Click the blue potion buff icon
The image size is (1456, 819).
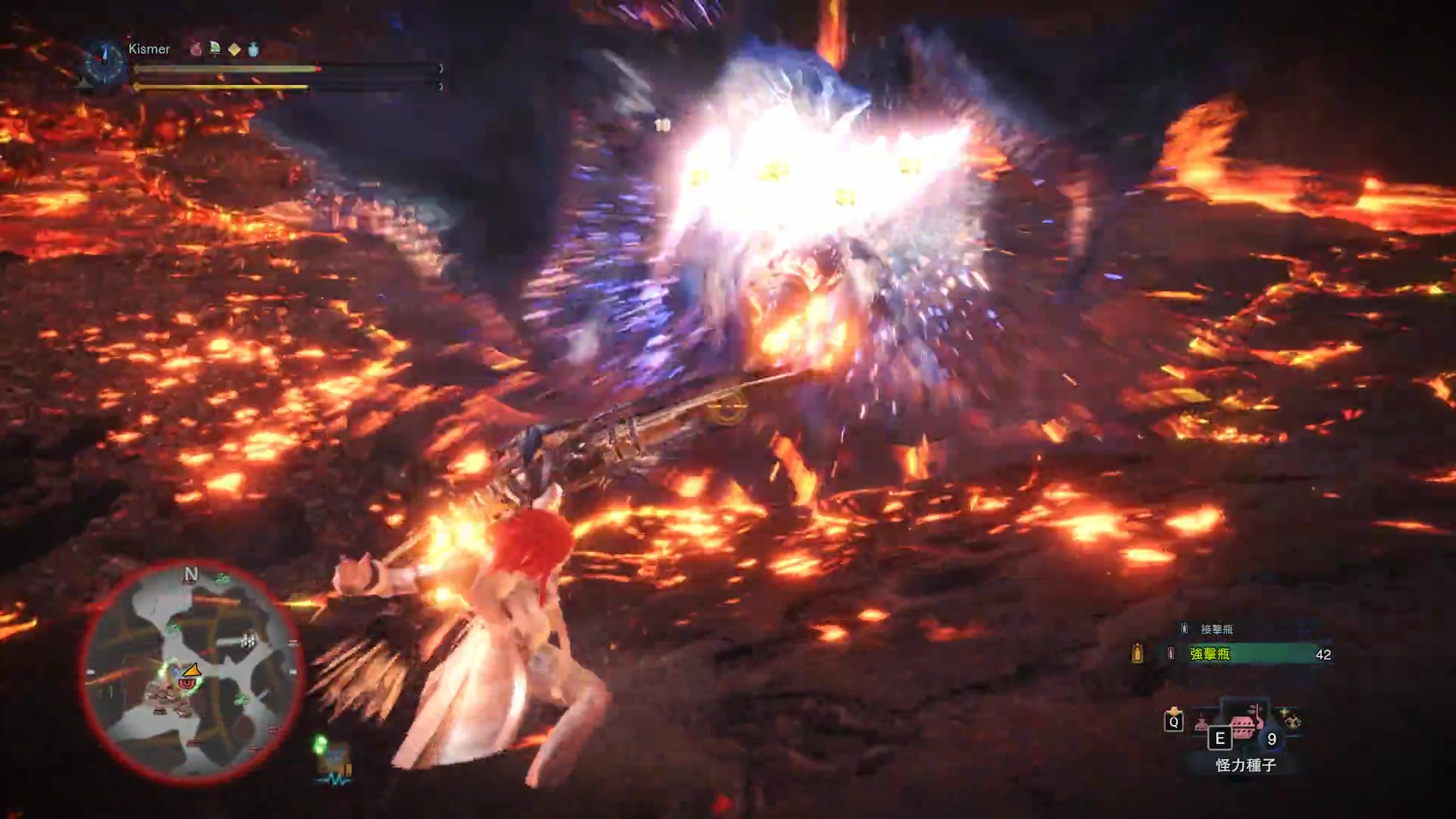pyautogui.click(x=253, y=49)
